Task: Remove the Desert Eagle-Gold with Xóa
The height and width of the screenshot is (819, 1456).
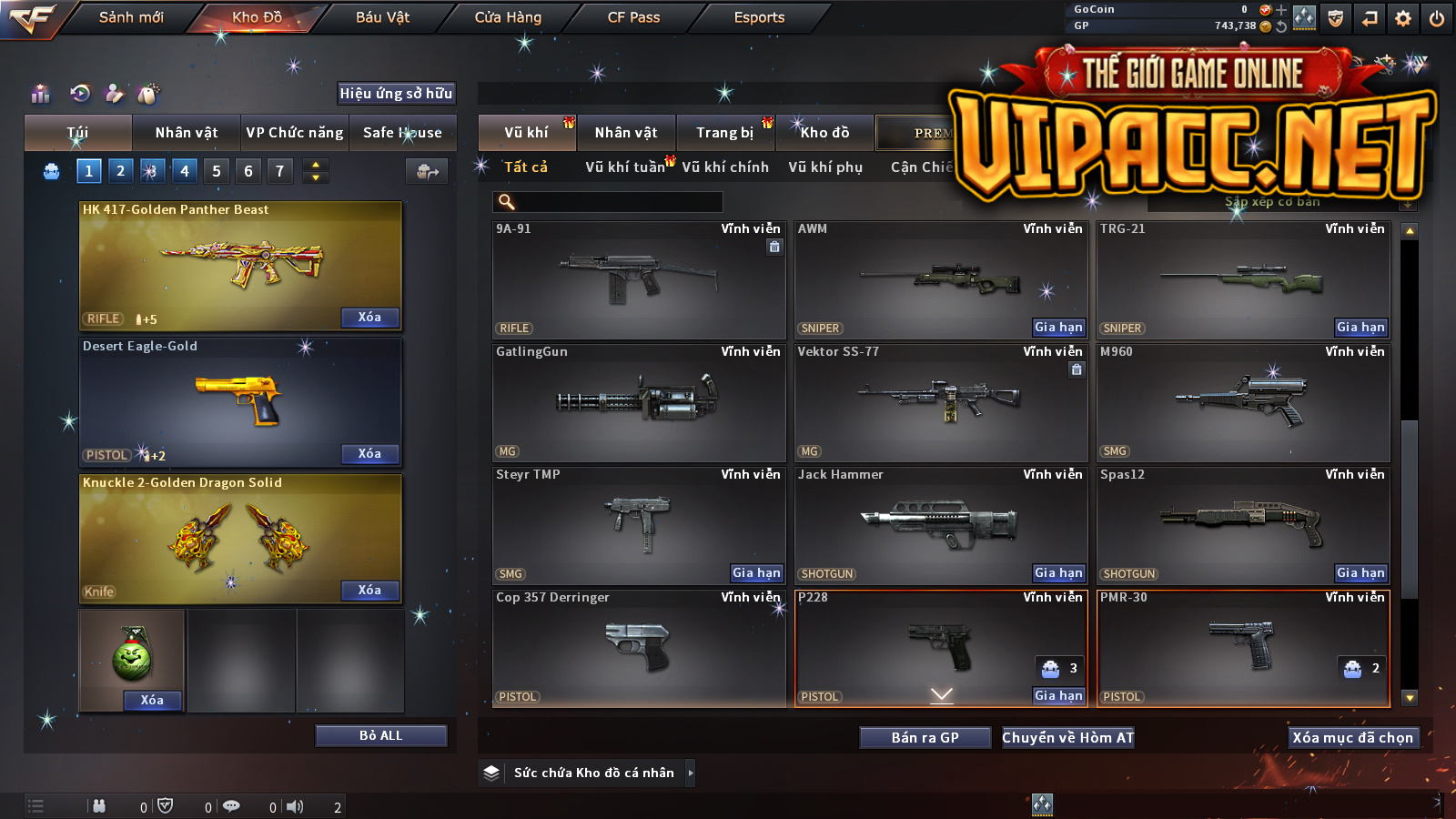Action: pyautogui.click(x=369, y=453)
